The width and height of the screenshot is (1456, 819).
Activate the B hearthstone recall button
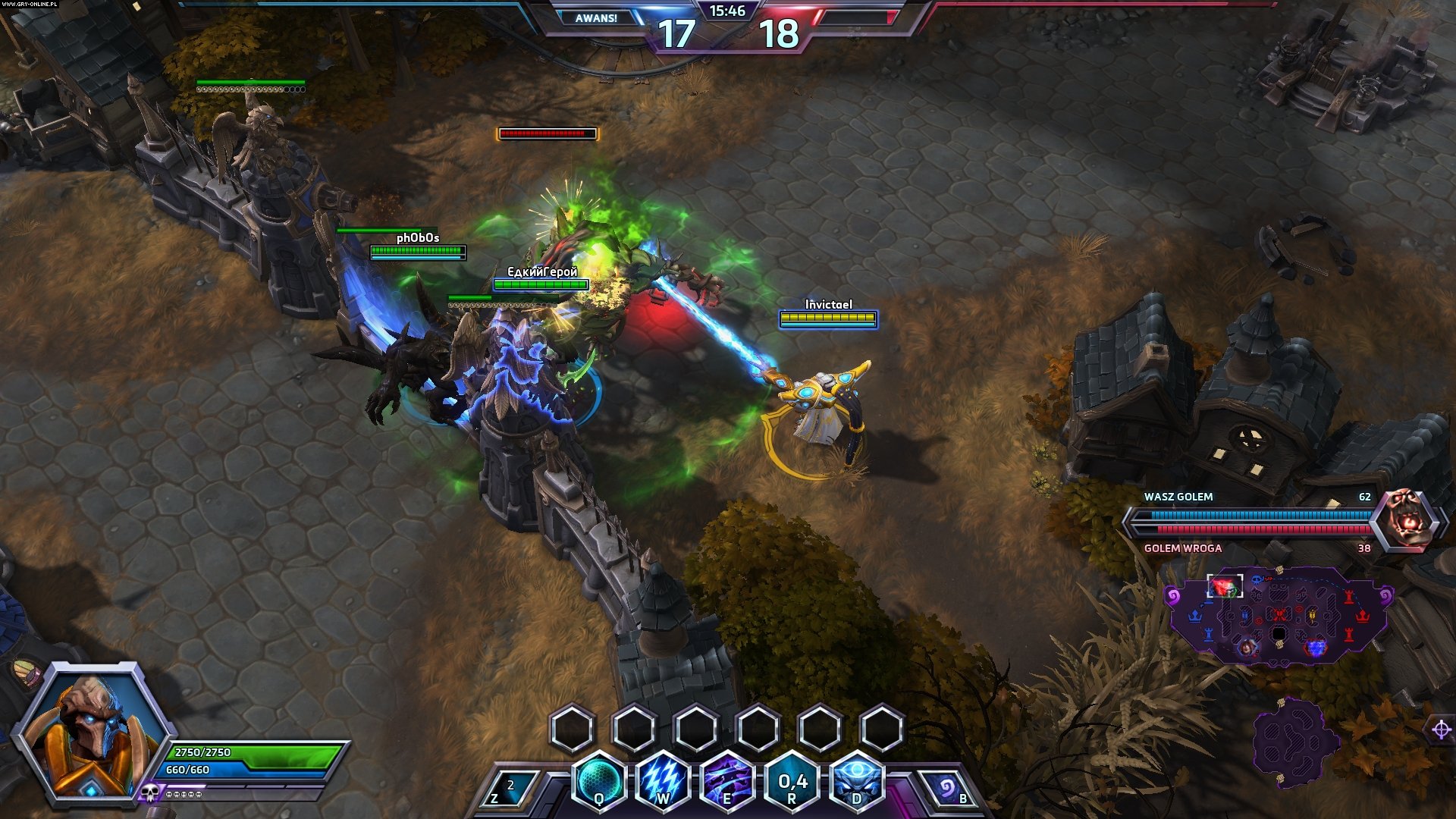pos(949,790)
